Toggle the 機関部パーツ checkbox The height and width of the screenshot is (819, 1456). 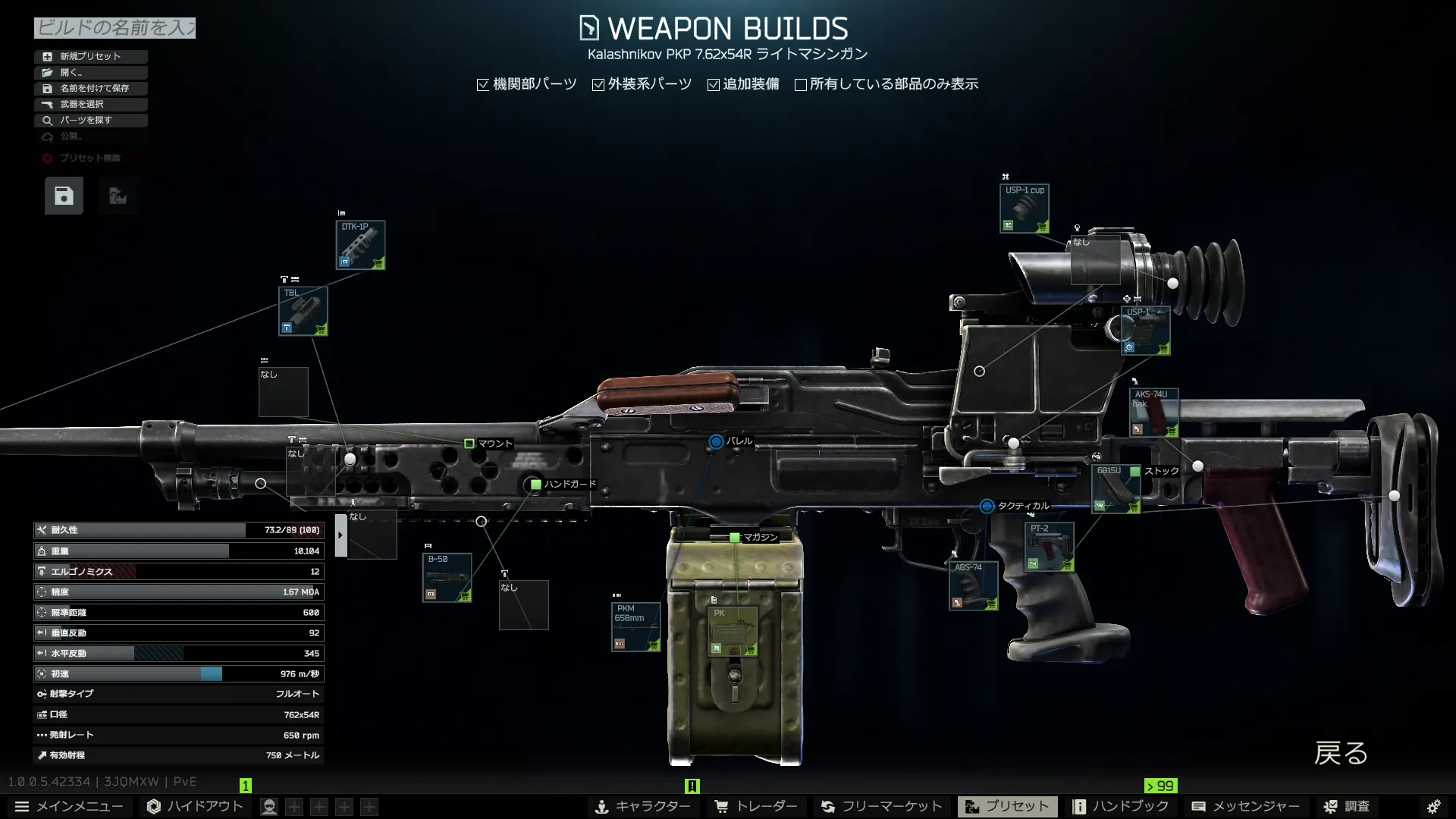pos(483,85)
